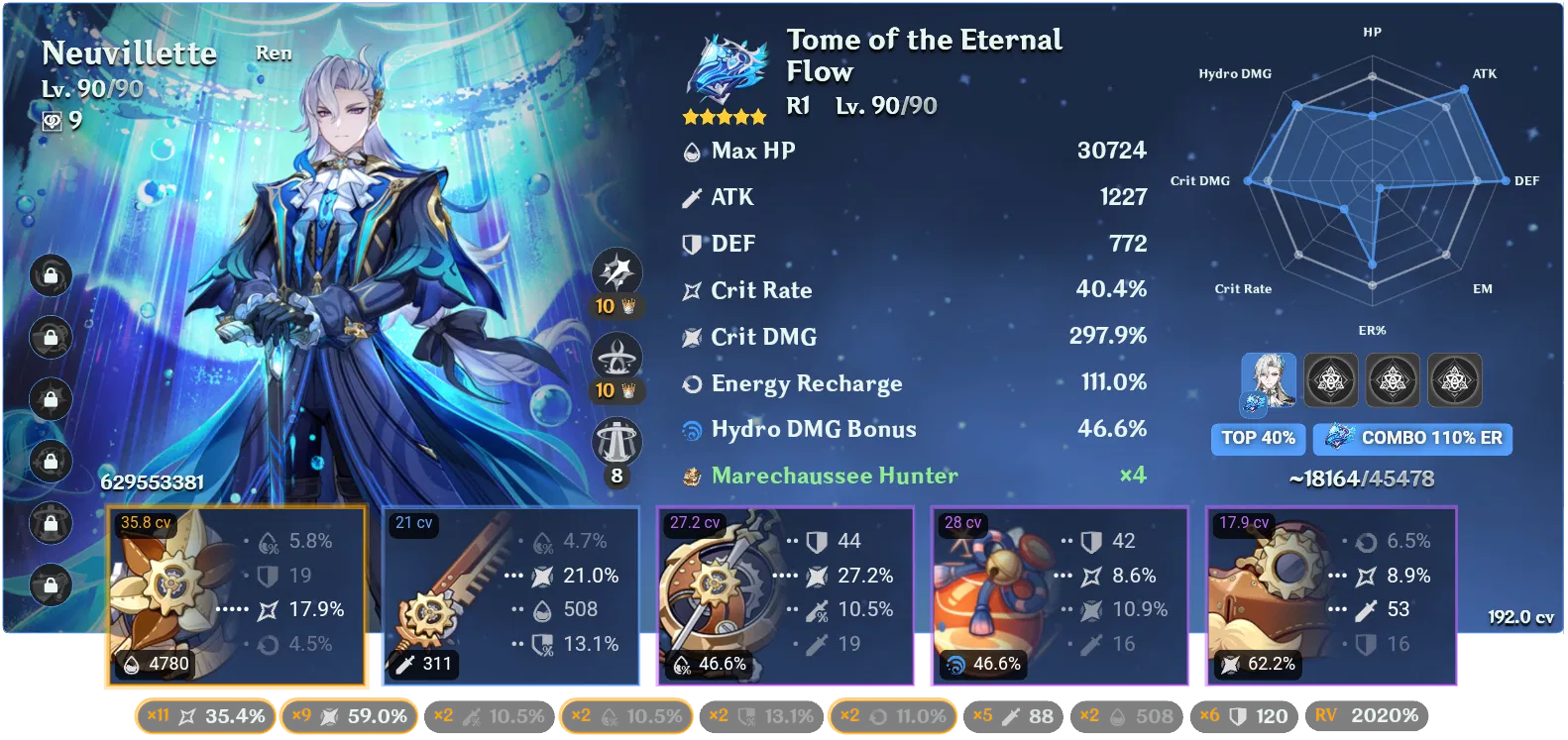Open the flower artifact with 4780 HP
The height and width of the screenshot is (740, 1568).
[236, 594]
